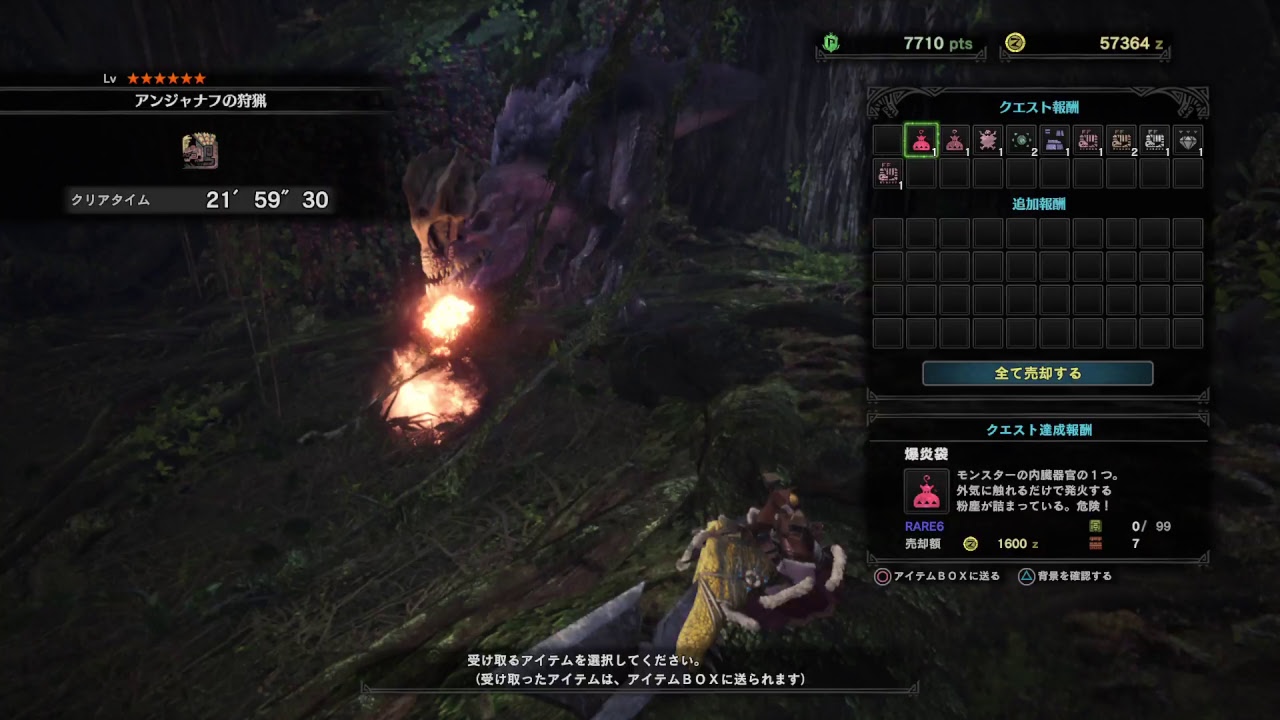1280x720 pixels.
Task: Pick the green armor sphere reward
Action: pos(1021,141)
